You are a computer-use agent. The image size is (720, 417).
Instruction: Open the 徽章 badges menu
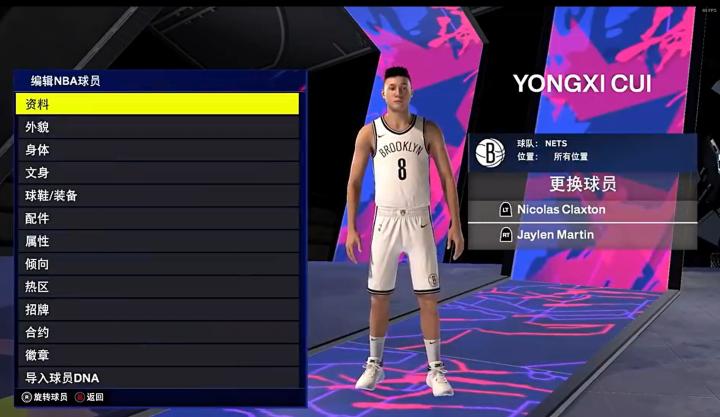(x=157, y=355)
